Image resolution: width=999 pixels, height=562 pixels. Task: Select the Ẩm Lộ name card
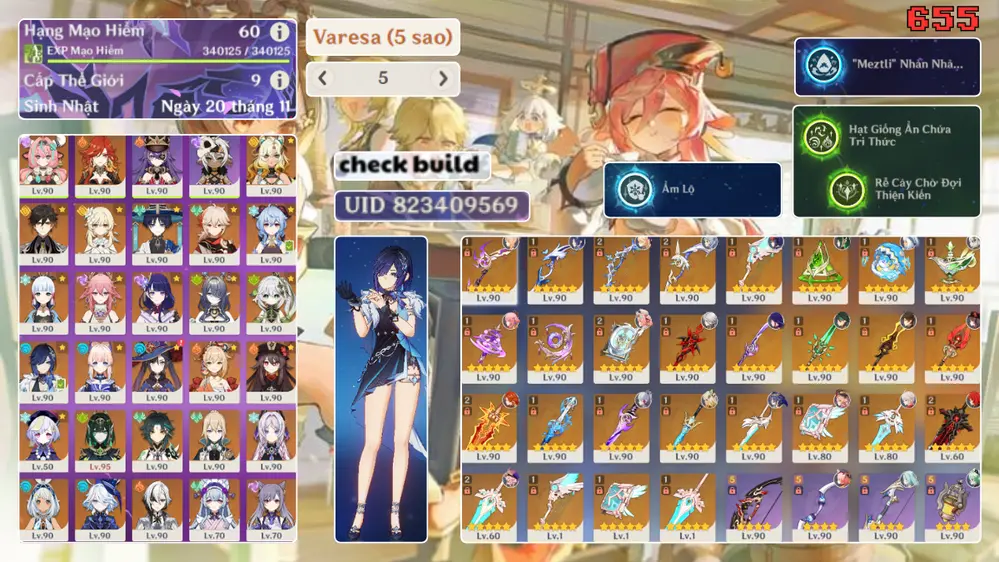click(692, 189)
